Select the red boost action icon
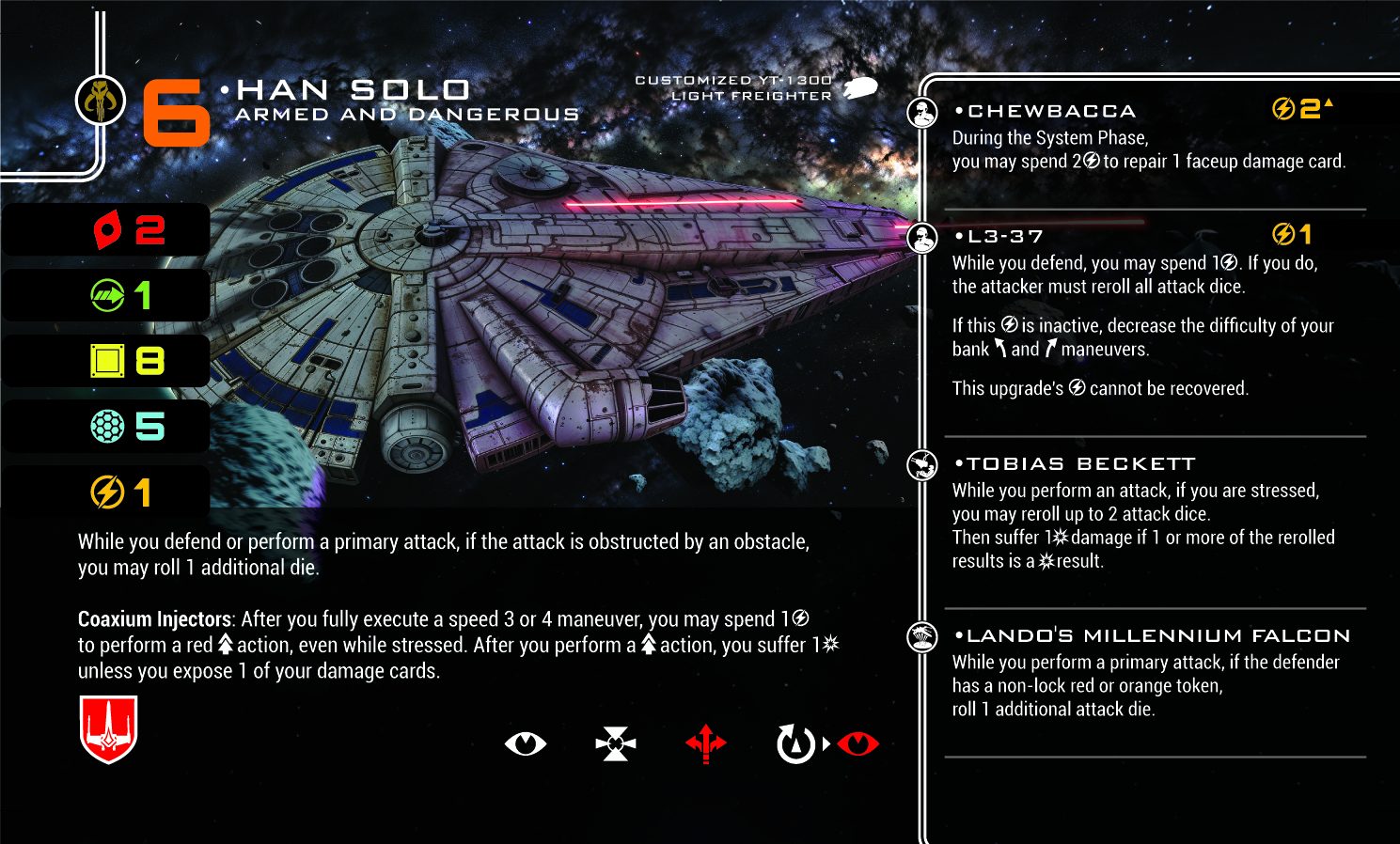Image resolution: width=1400 pixels, height=844 pixels. coord(706,744)
